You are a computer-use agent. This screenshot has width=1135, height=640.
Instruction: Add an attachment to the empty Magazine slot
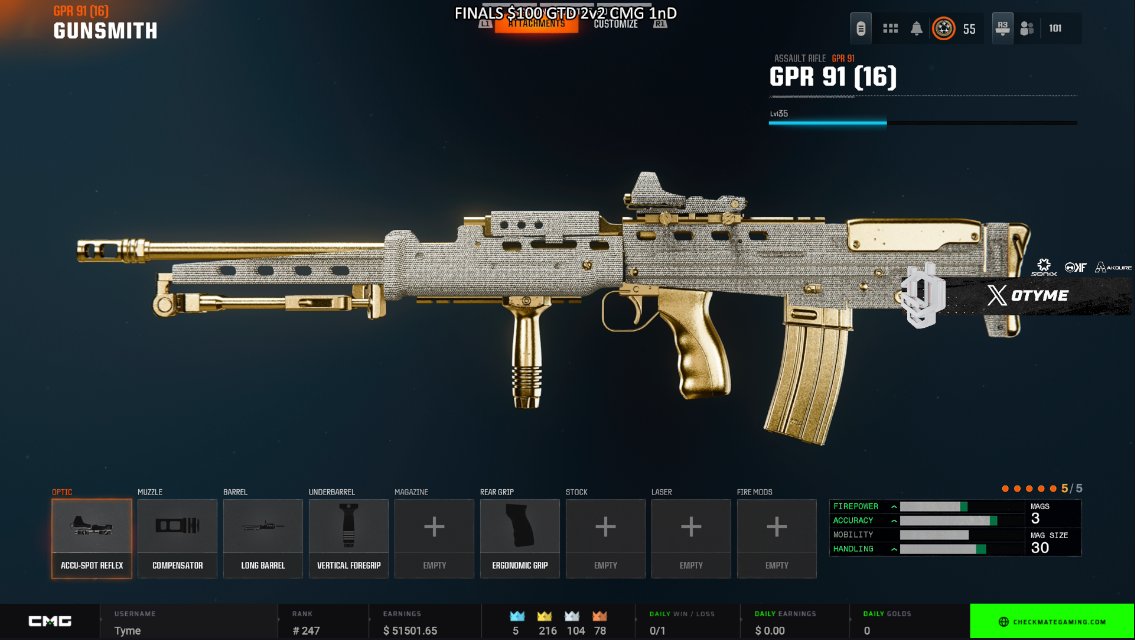(434, 539)
